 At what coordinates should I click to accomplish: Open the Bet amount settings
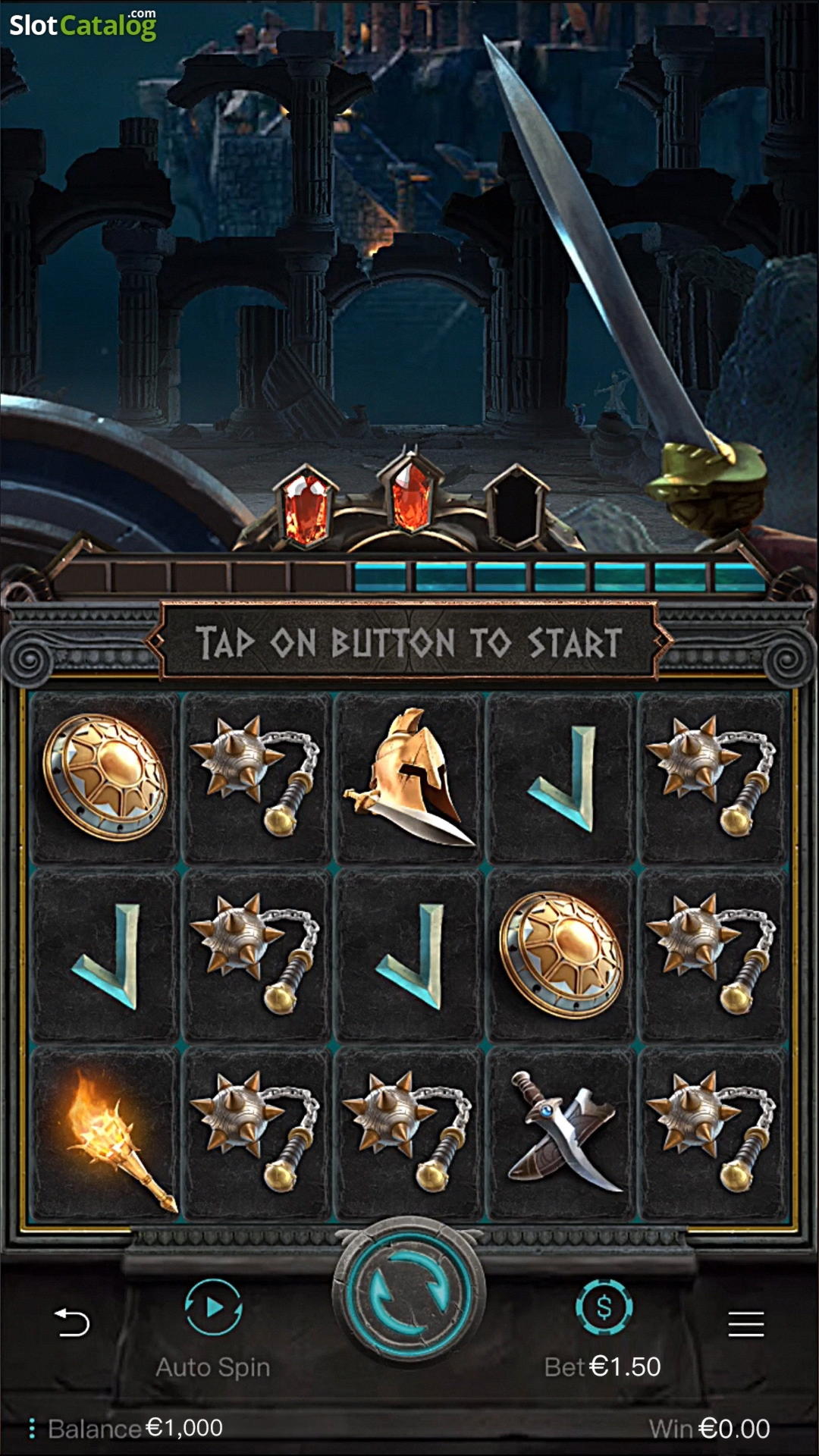[x=604, y=1309]
